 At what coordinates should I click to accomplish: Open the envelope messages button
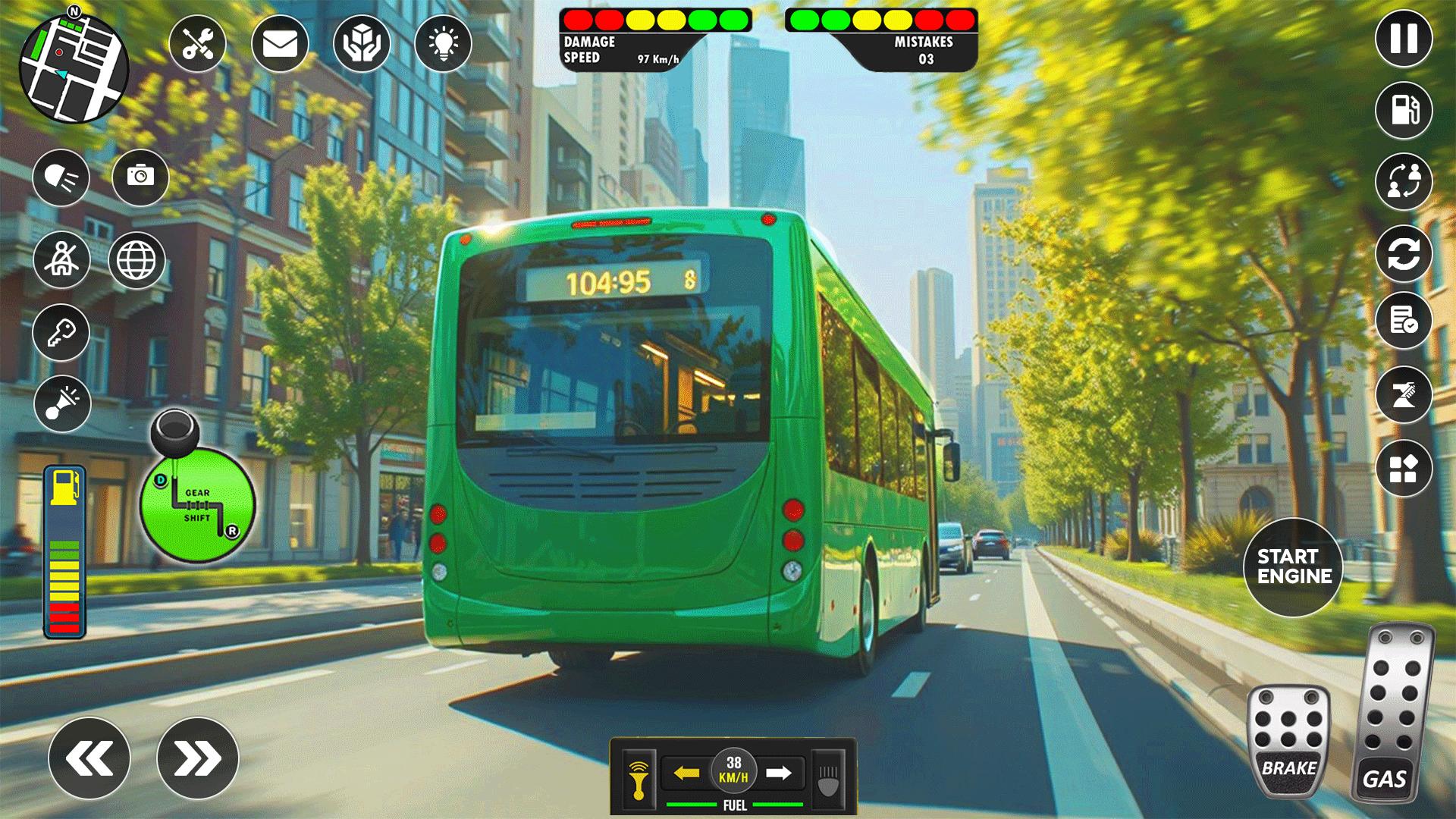click(x=280, y=44)
